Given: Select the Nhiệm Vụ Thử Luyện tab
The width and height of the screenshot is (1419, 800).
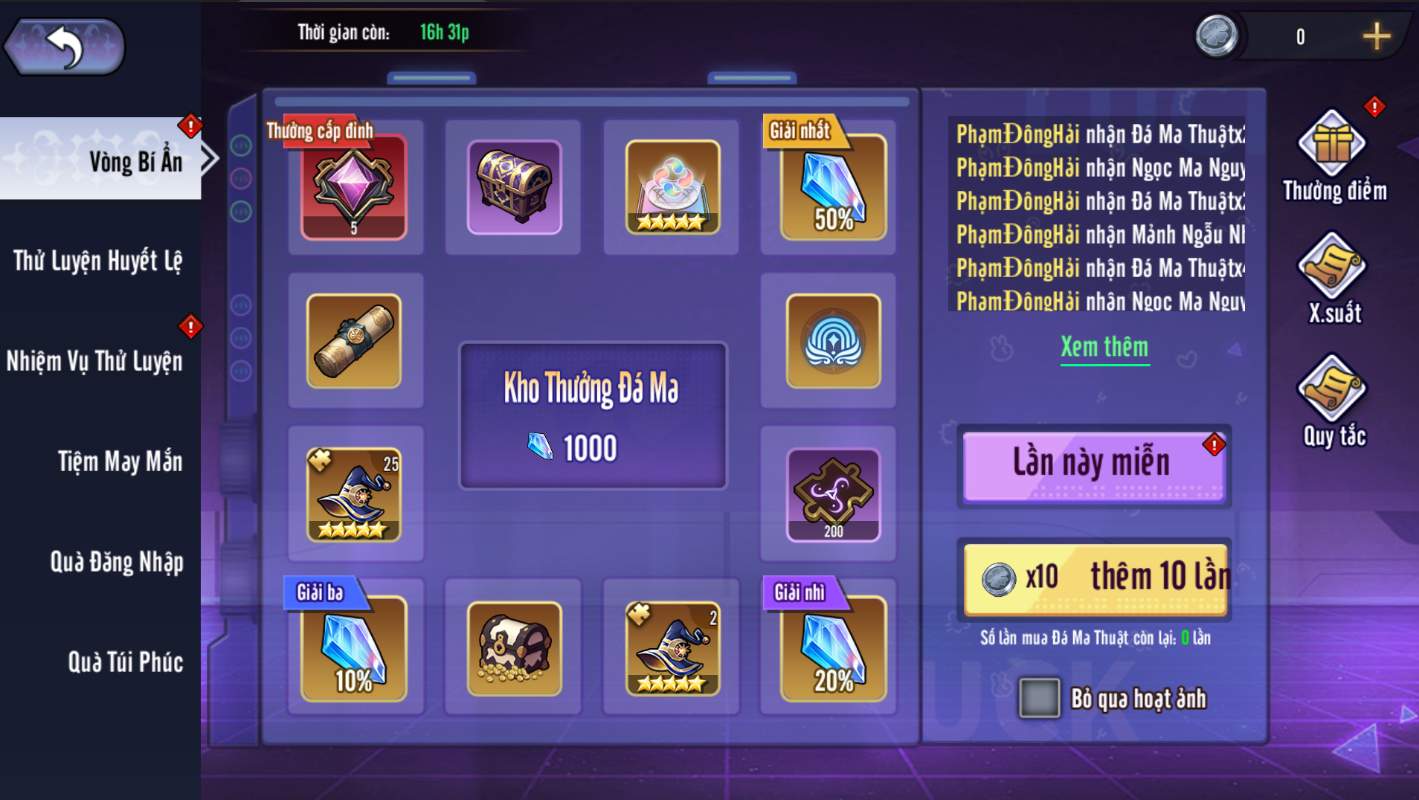Looking at the screenshot, I should (x=95, y=361).
